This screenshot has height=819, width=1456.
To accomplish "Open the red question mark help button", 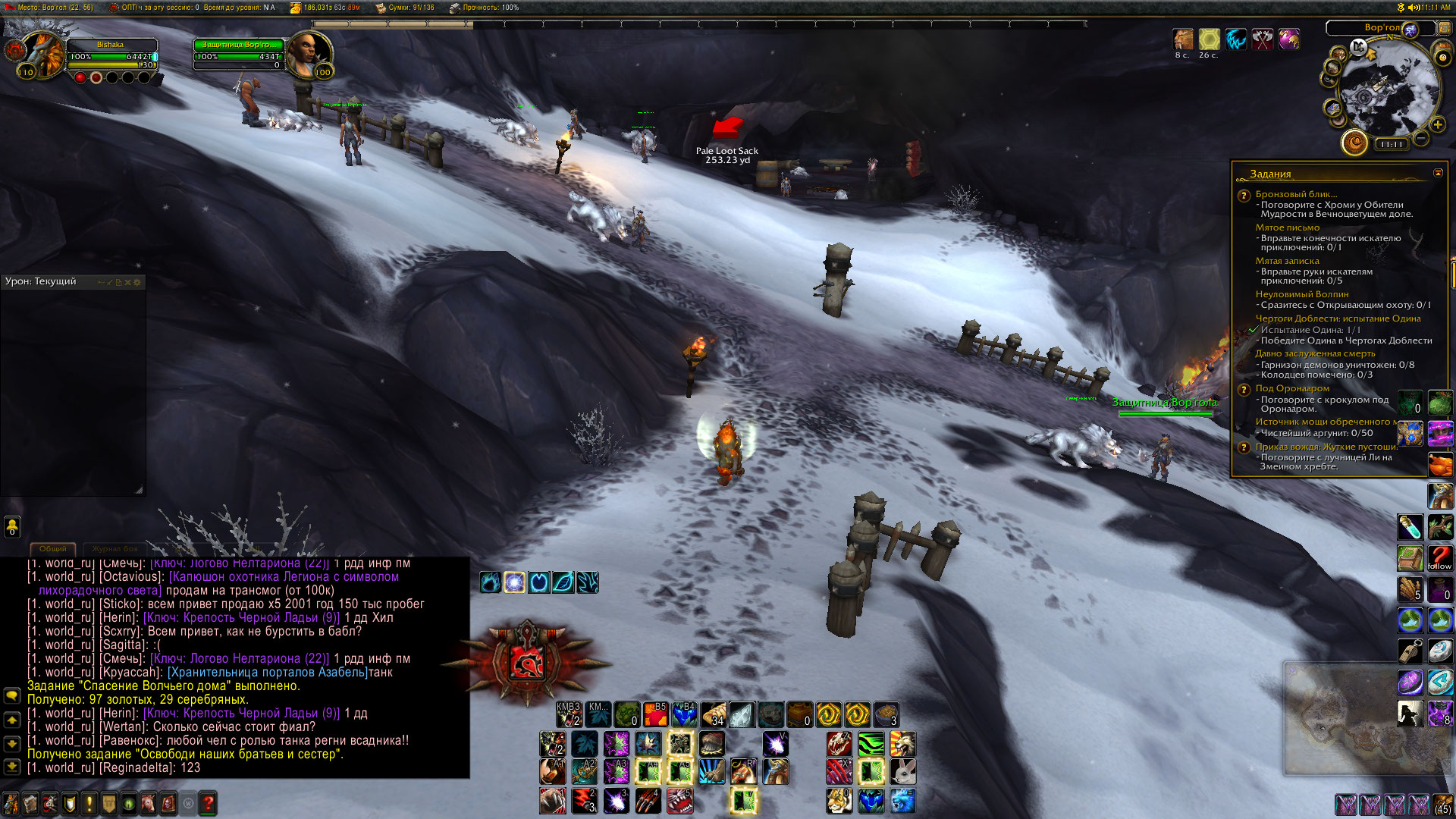I will [x=208, y=803].
